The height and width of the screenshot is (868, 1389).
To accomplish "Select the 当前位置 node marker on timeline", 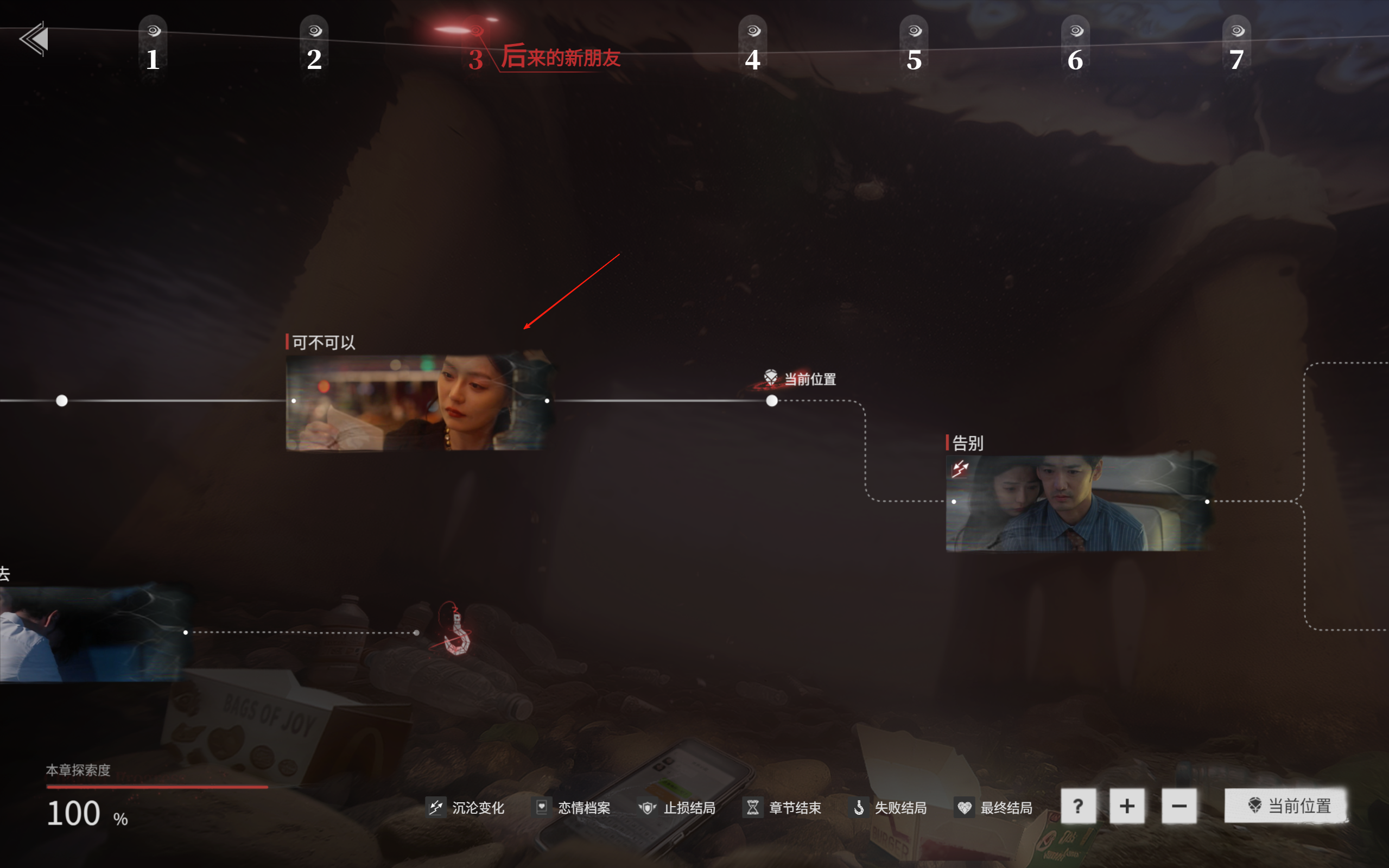I will click(x=772, y=401).
